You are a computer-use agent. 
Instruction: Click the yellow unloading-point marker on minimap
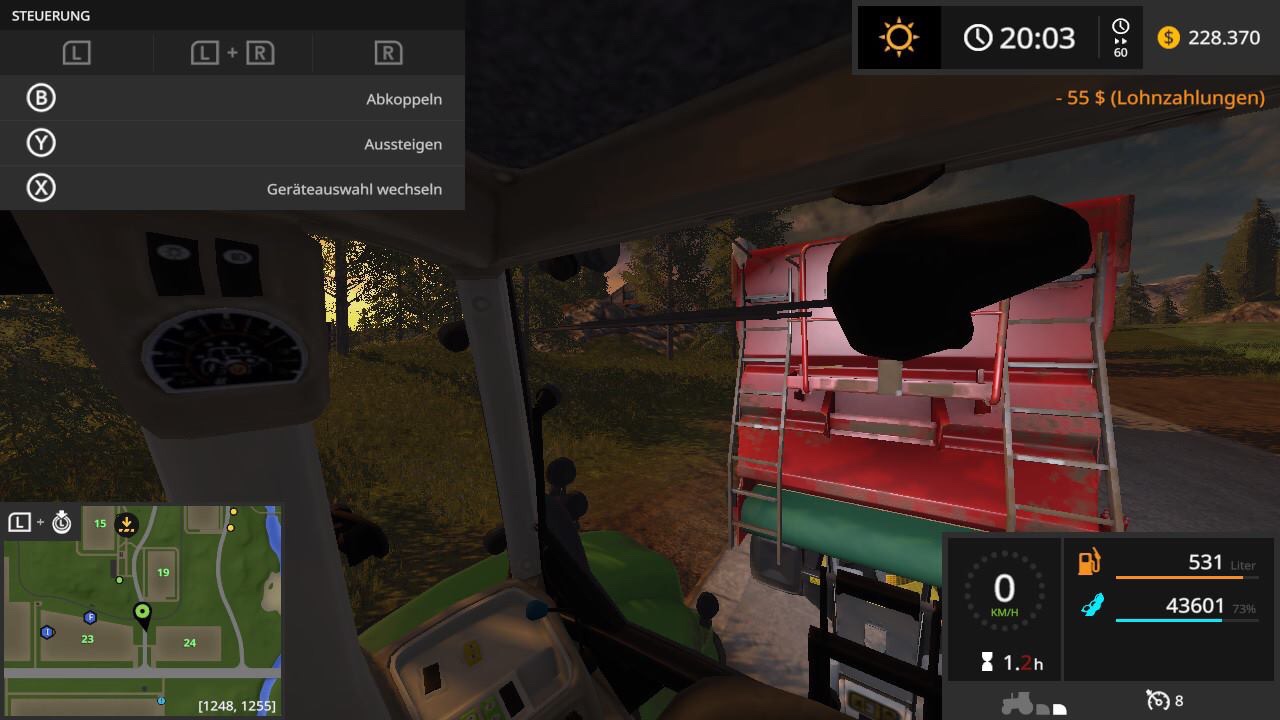click(x=126, y=522)
